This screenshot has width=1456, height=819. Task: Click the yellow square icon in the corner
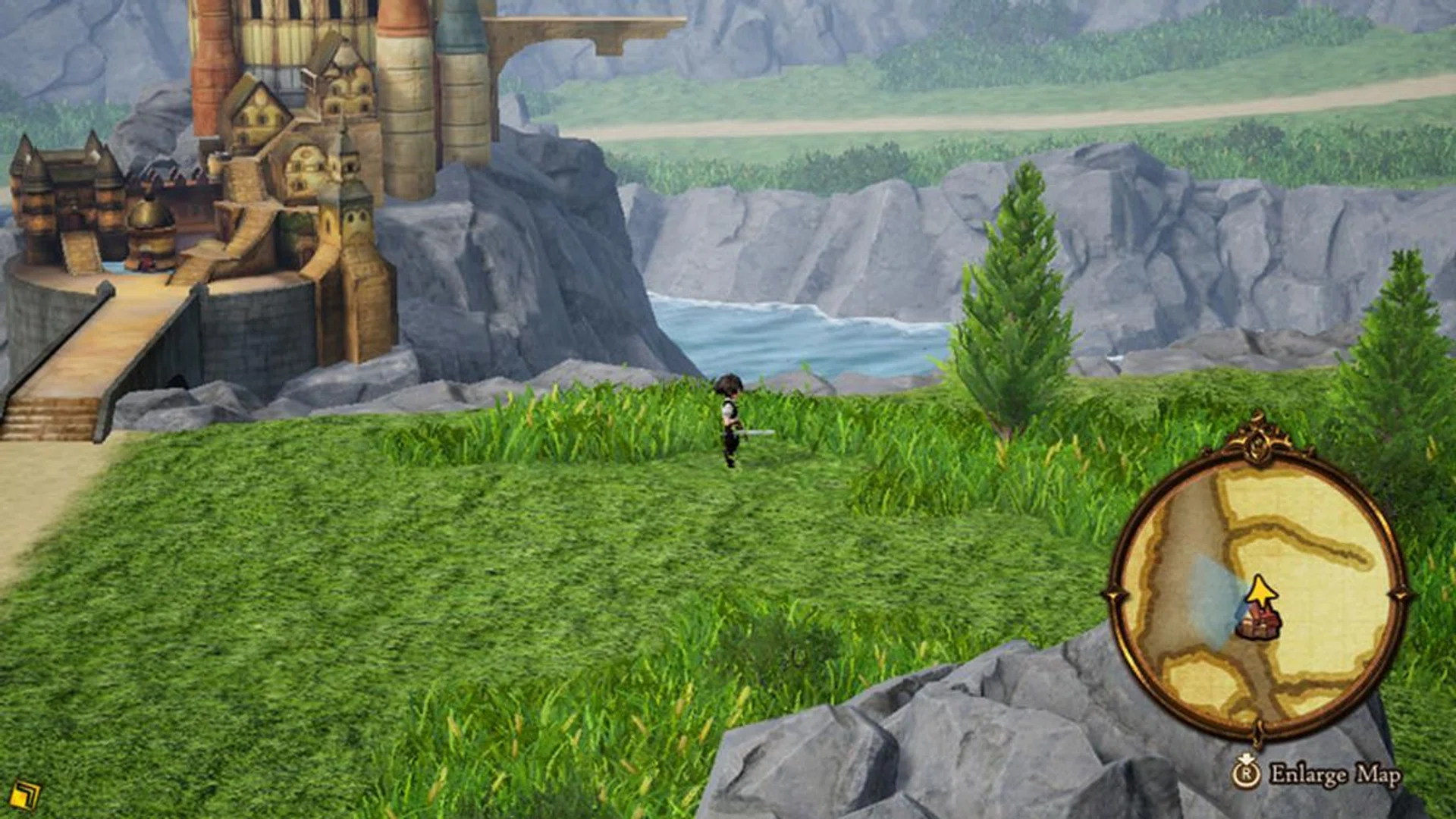click(26, 795)
